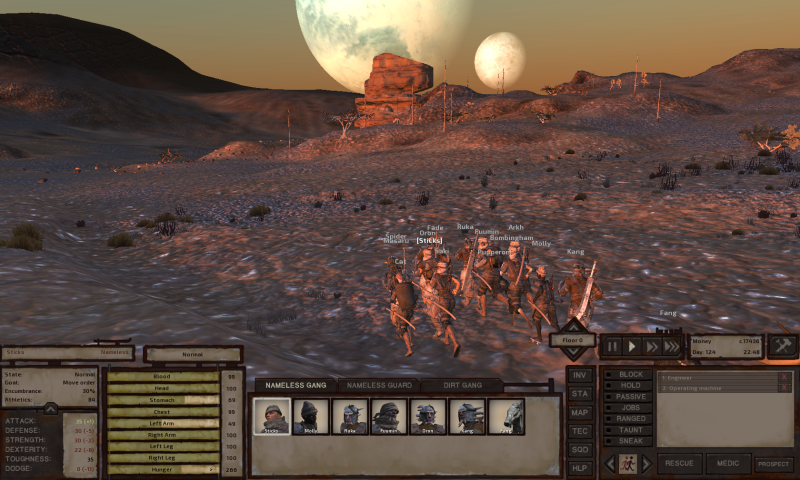
Task: Open the HLP help panel
Action: 579,468
